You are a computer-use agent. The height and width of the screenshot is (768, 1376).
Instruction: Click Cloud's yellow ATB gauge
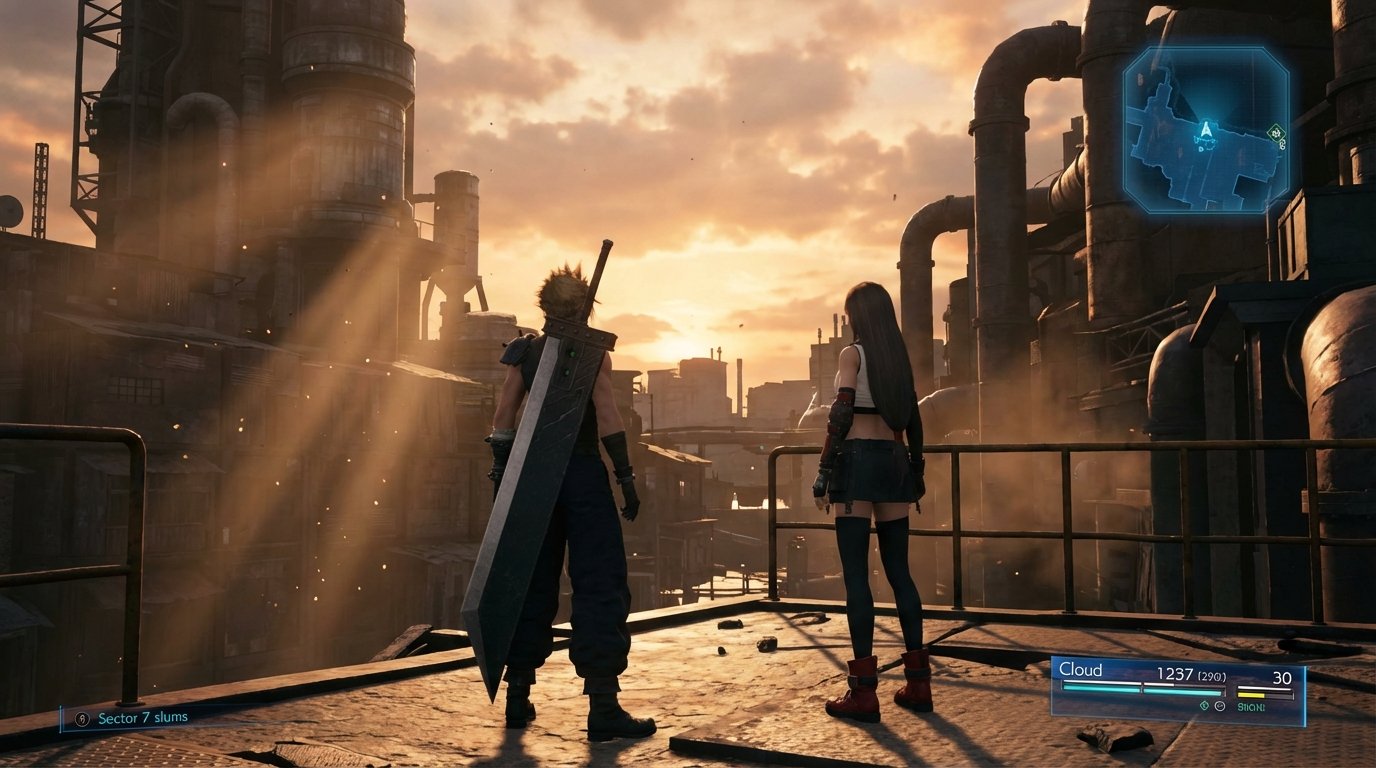tap(1251, 695)
